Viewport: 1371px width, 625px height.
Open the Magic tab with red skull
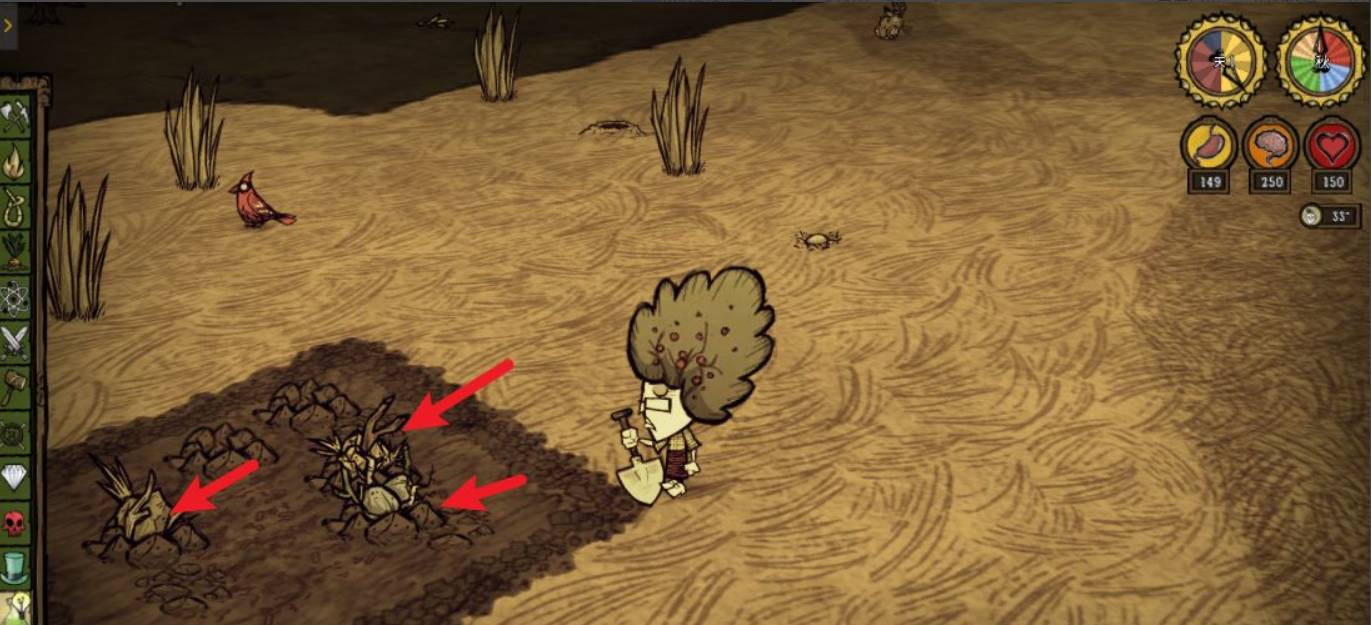14,522
